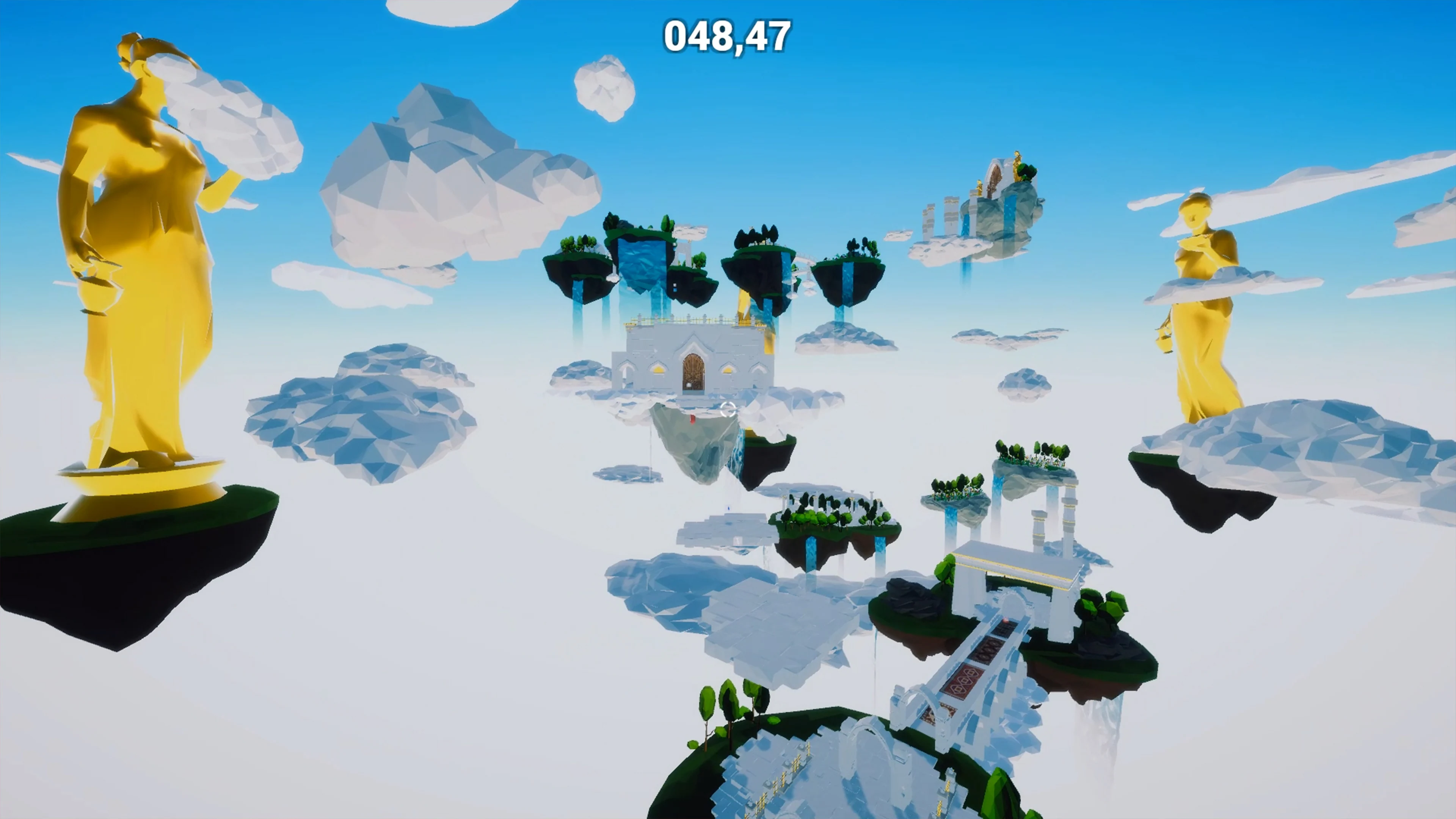Click the glowing yellow window right of the door
The width and height of the screenshot is (1456, 819).
click(728, 370)
